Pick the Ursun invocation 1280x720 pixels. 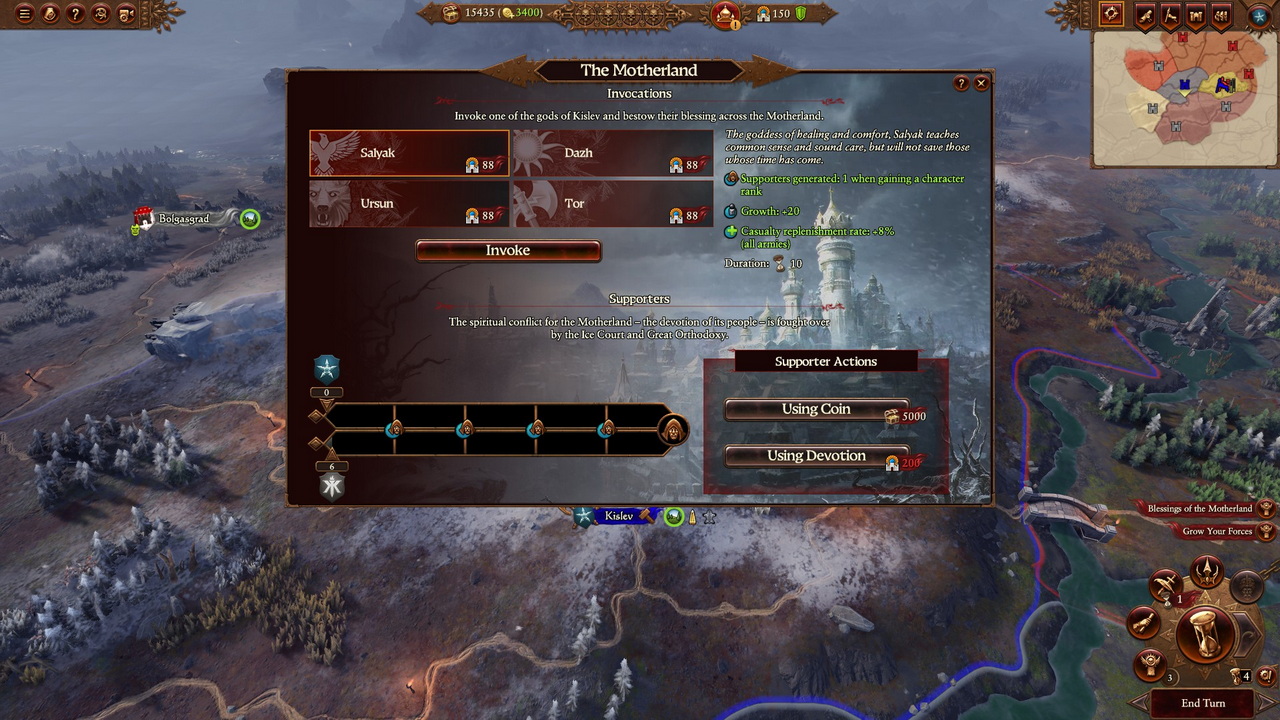click(x=408, y=204)
